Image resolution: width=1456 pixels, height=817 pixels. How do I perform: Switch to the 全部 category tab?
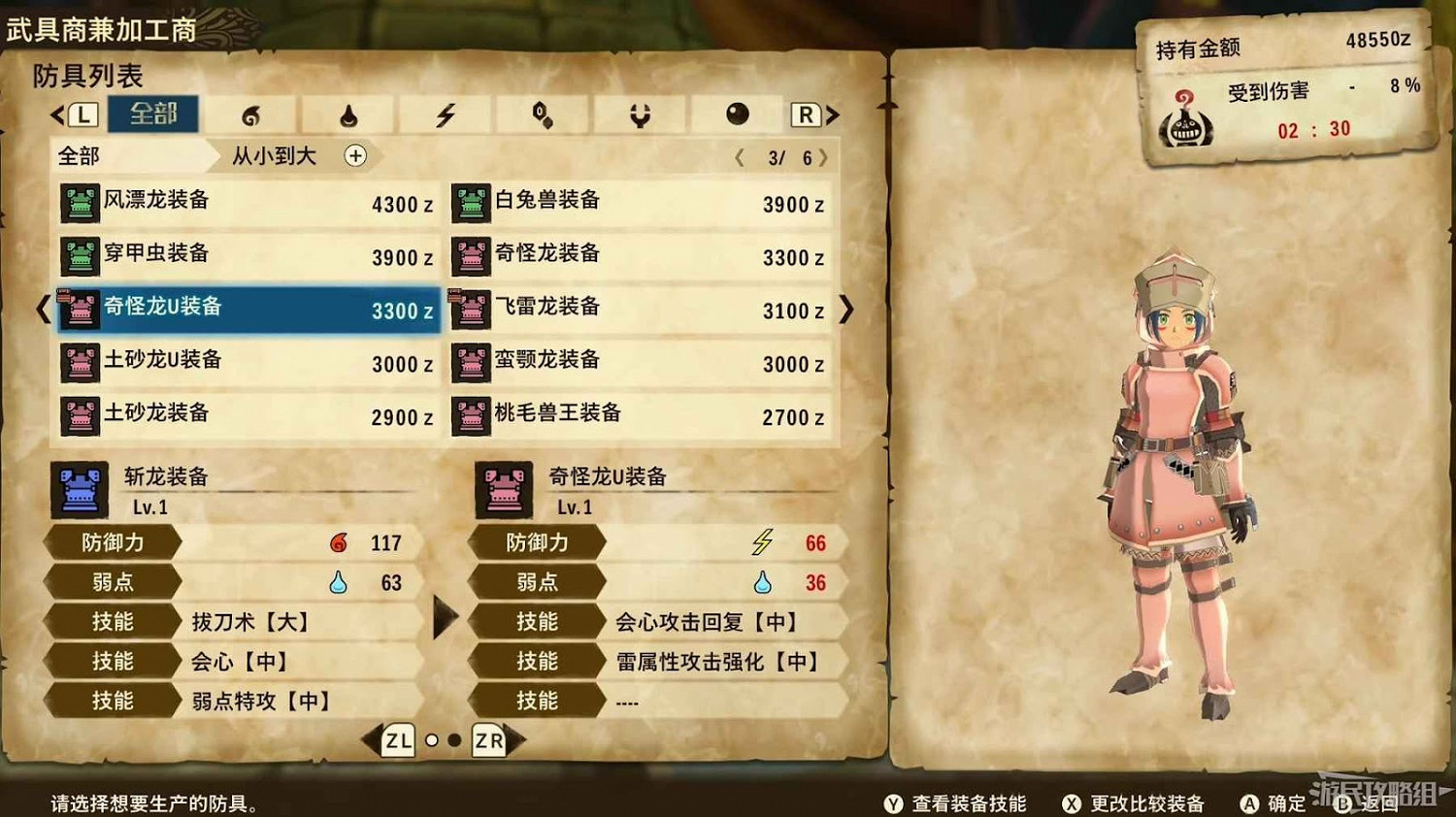tap(152, 114)
